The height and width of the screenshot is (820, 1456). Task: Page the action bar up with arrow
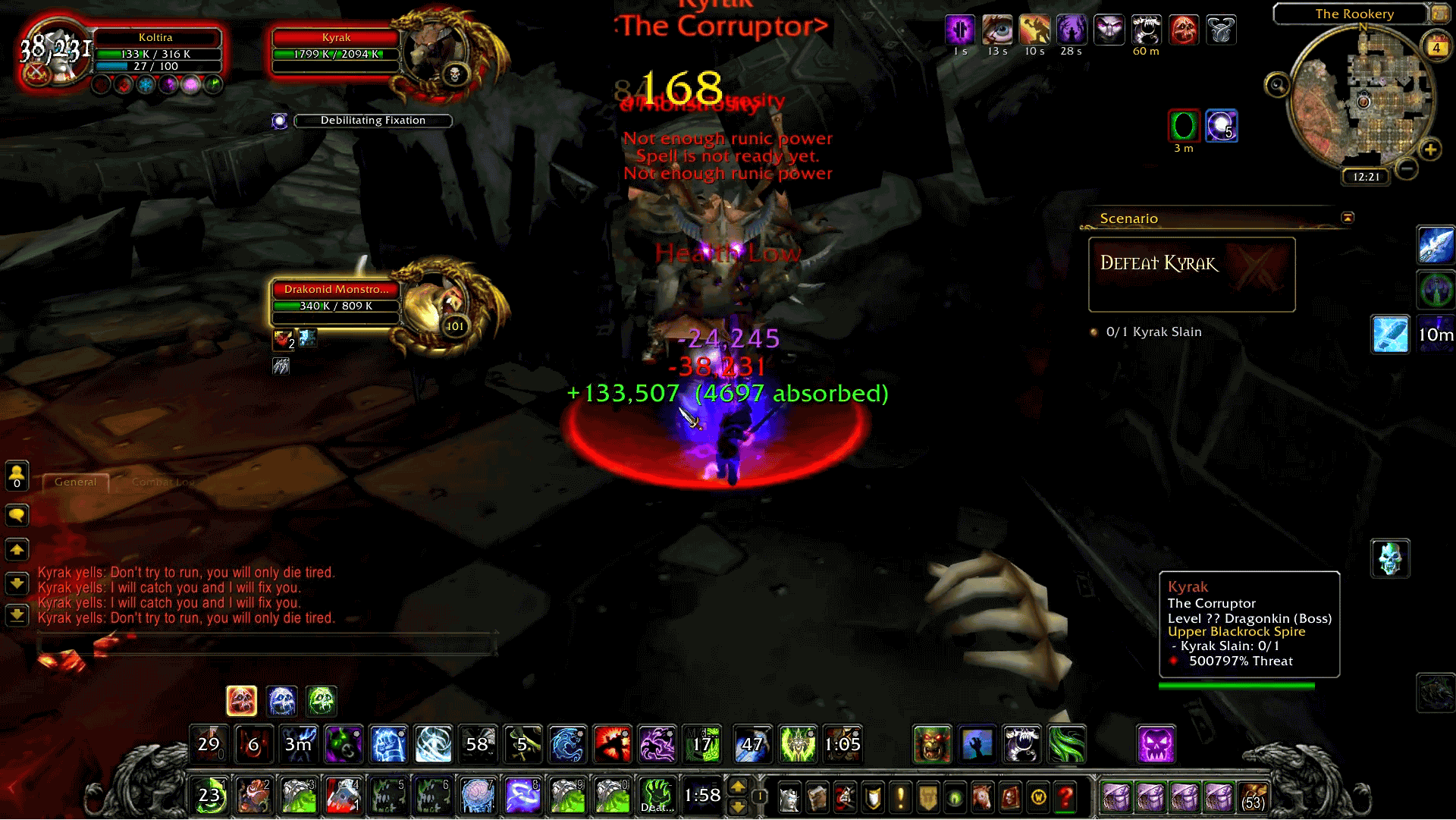click(738, 787)
